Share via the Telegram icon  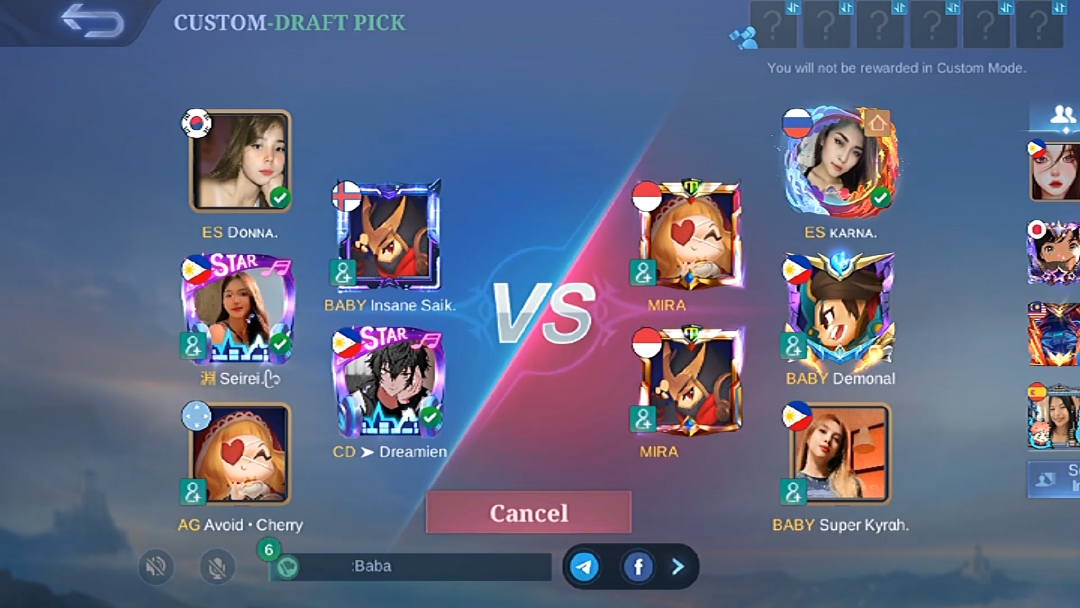click(585, 567)
